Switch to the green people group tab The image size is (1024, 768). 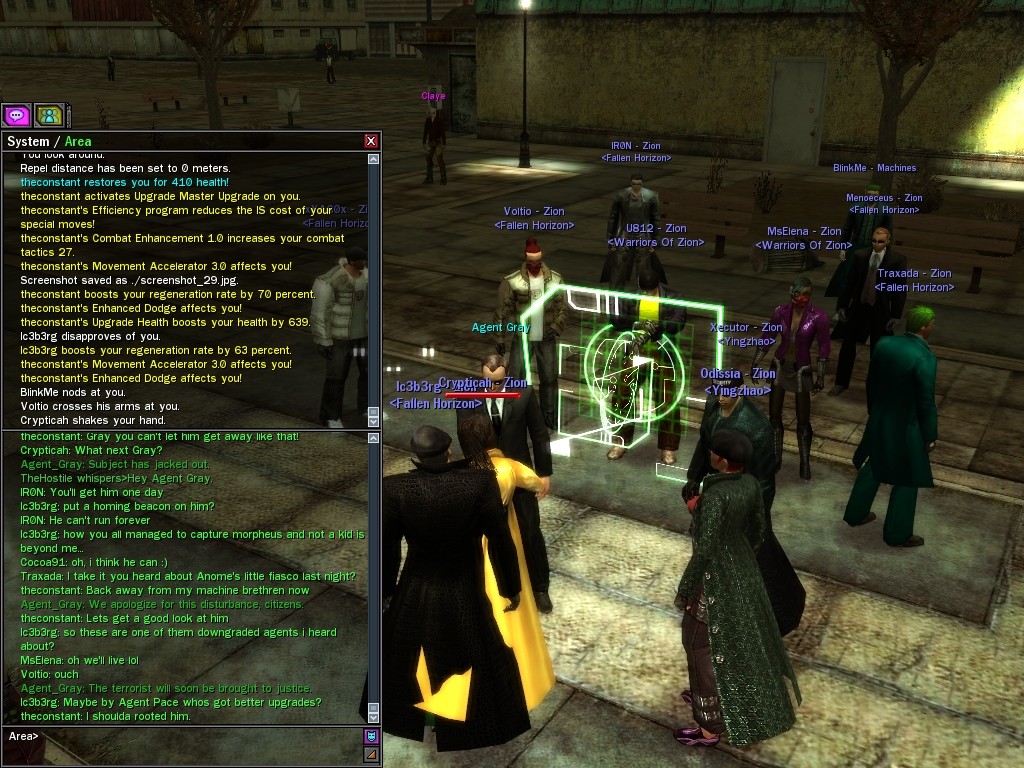48,115
